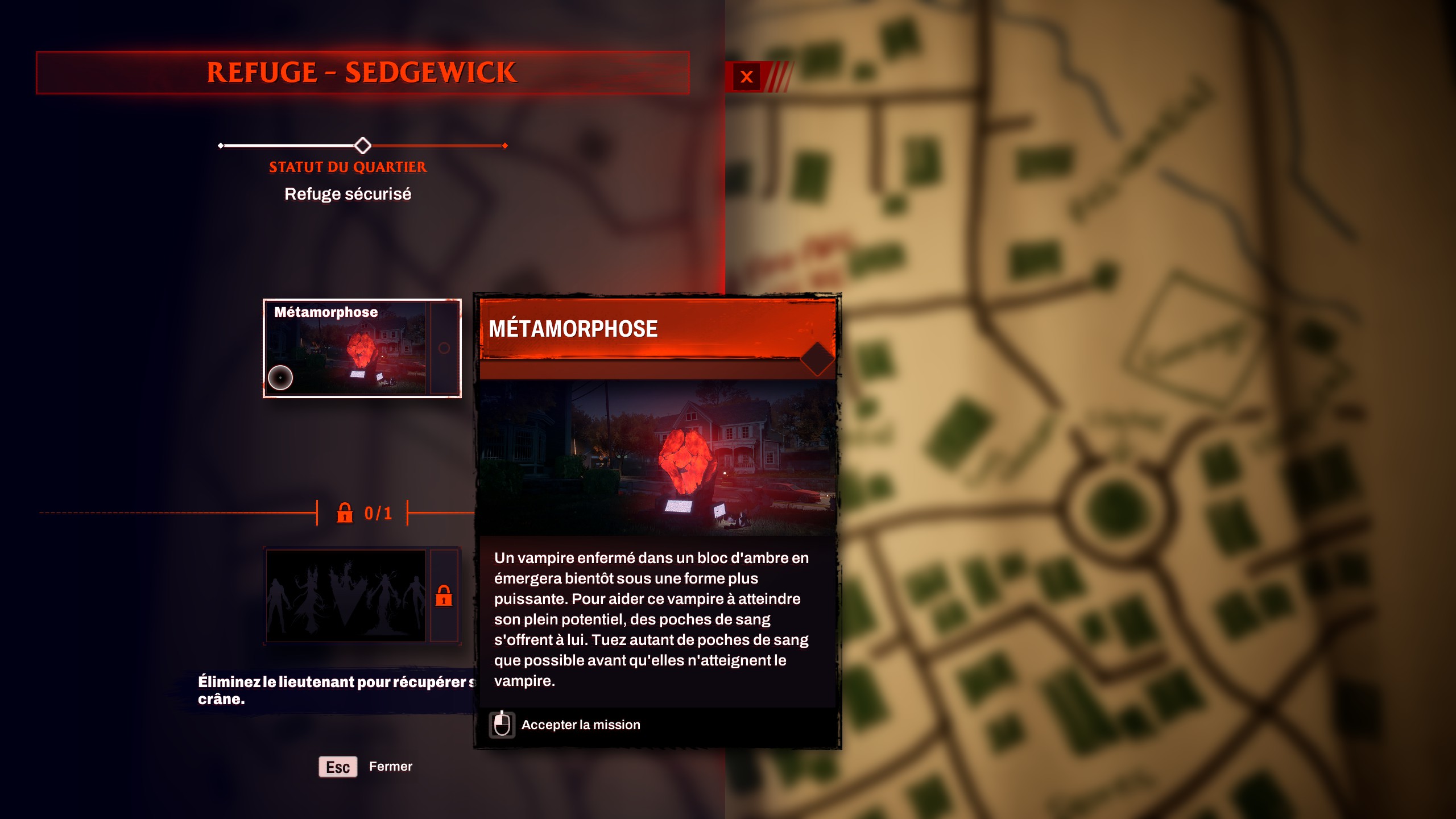
Task: Close the Sedgewick refuge panel
Action: click(746, 77)
